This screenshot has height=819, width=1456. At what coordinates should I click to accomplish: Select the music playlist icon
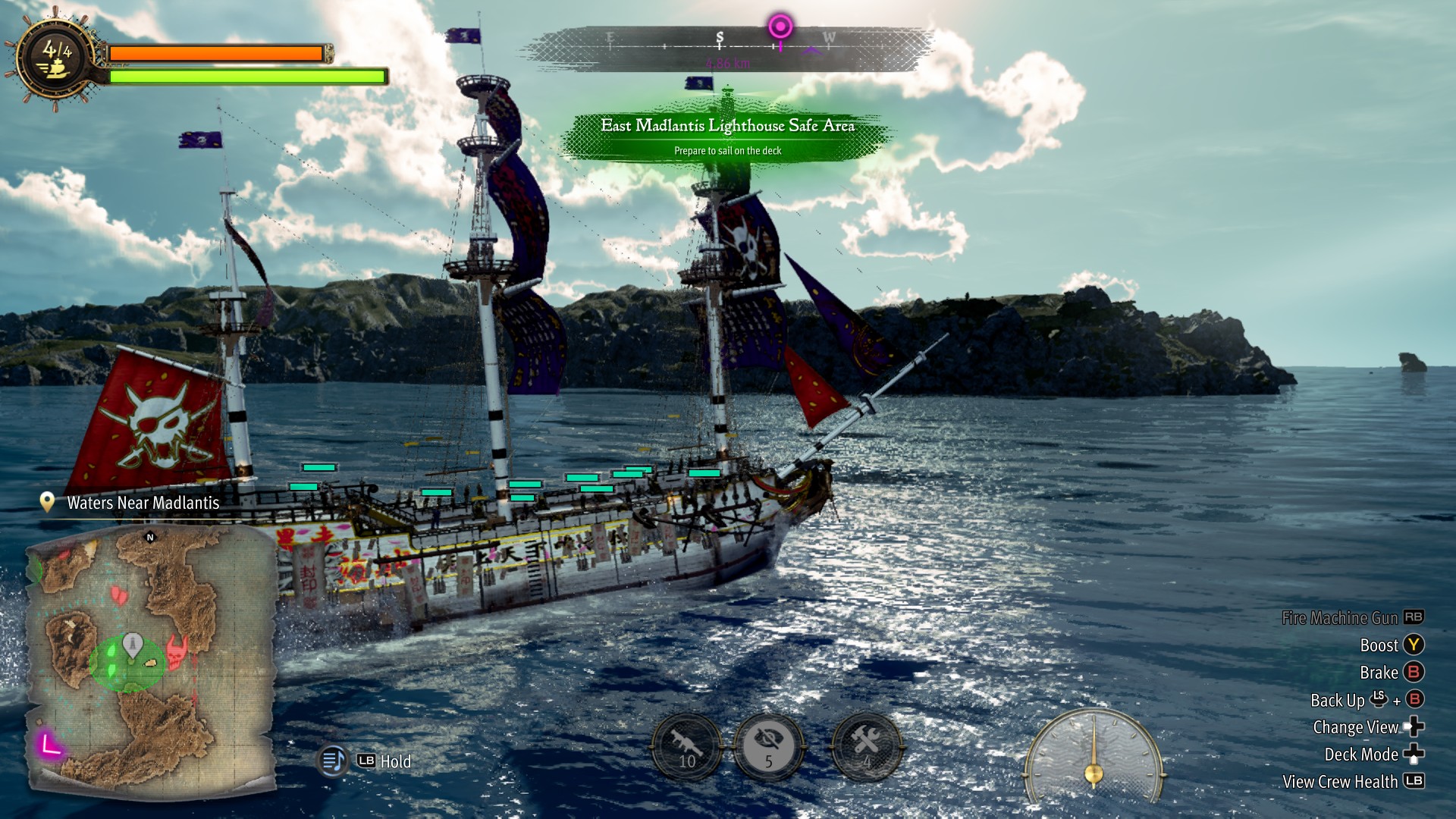[334, 760]
